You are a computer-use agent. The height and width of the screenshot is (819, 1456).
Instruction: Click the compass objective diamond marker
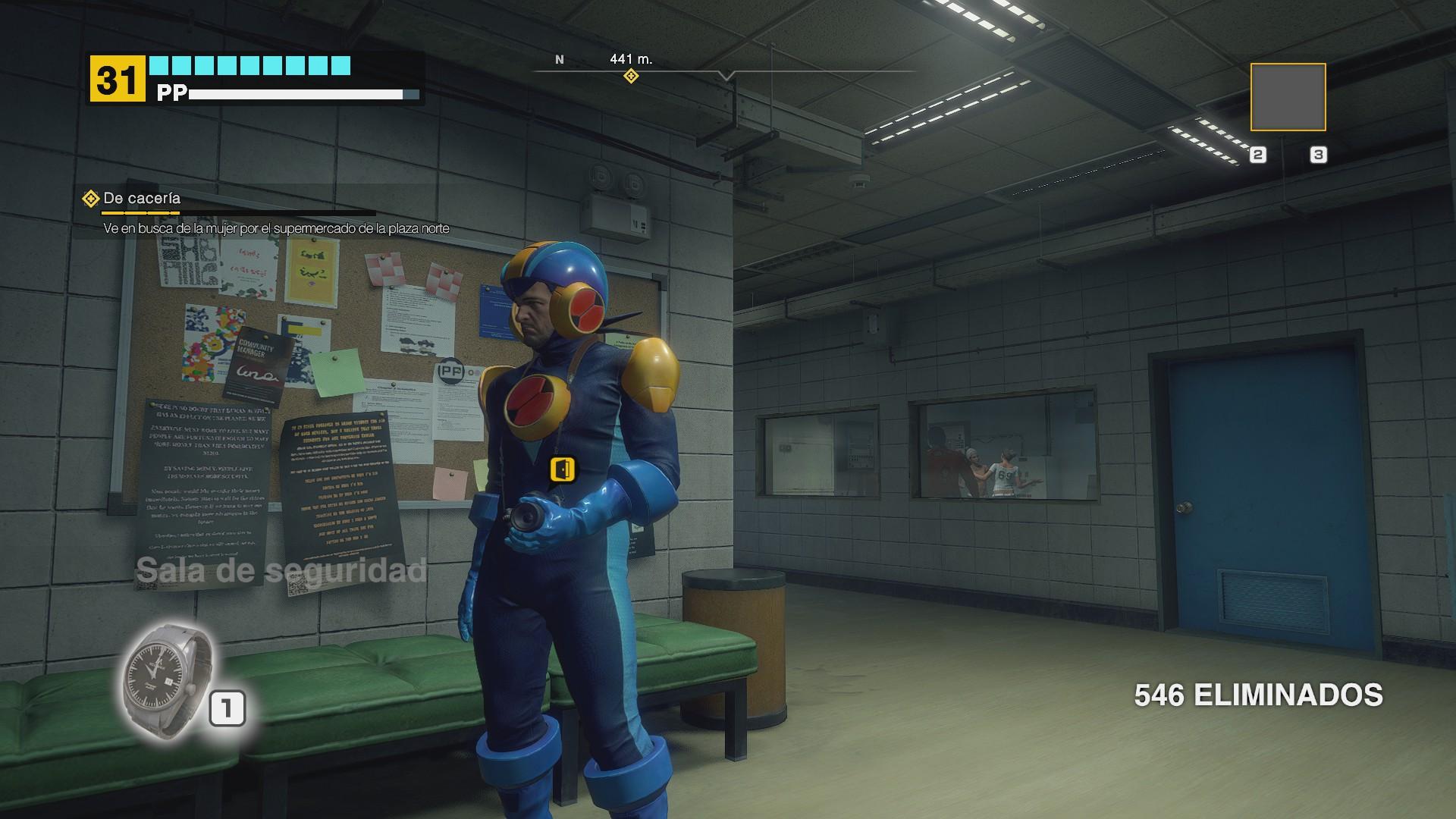tap(630, 76)
